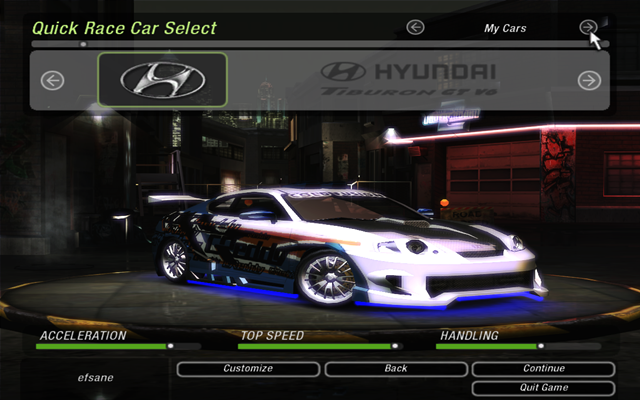
Task: Open the Customize car menu
Action: click(x=248, y=369)
